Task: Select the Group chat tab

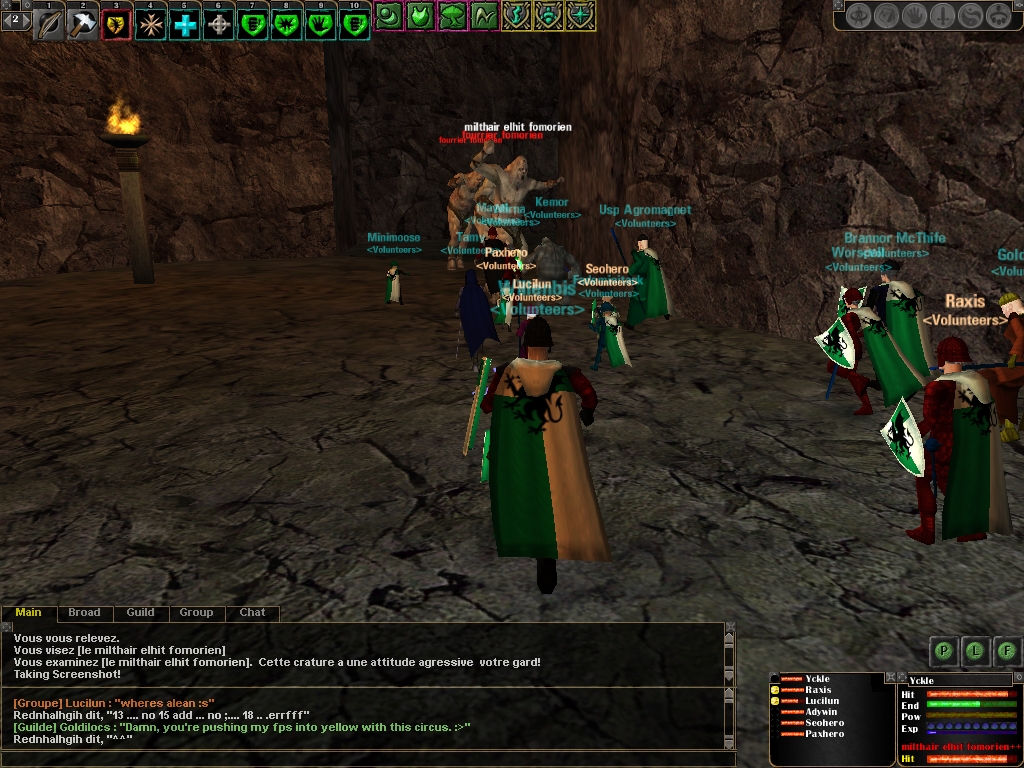Action: coord(196,612)
